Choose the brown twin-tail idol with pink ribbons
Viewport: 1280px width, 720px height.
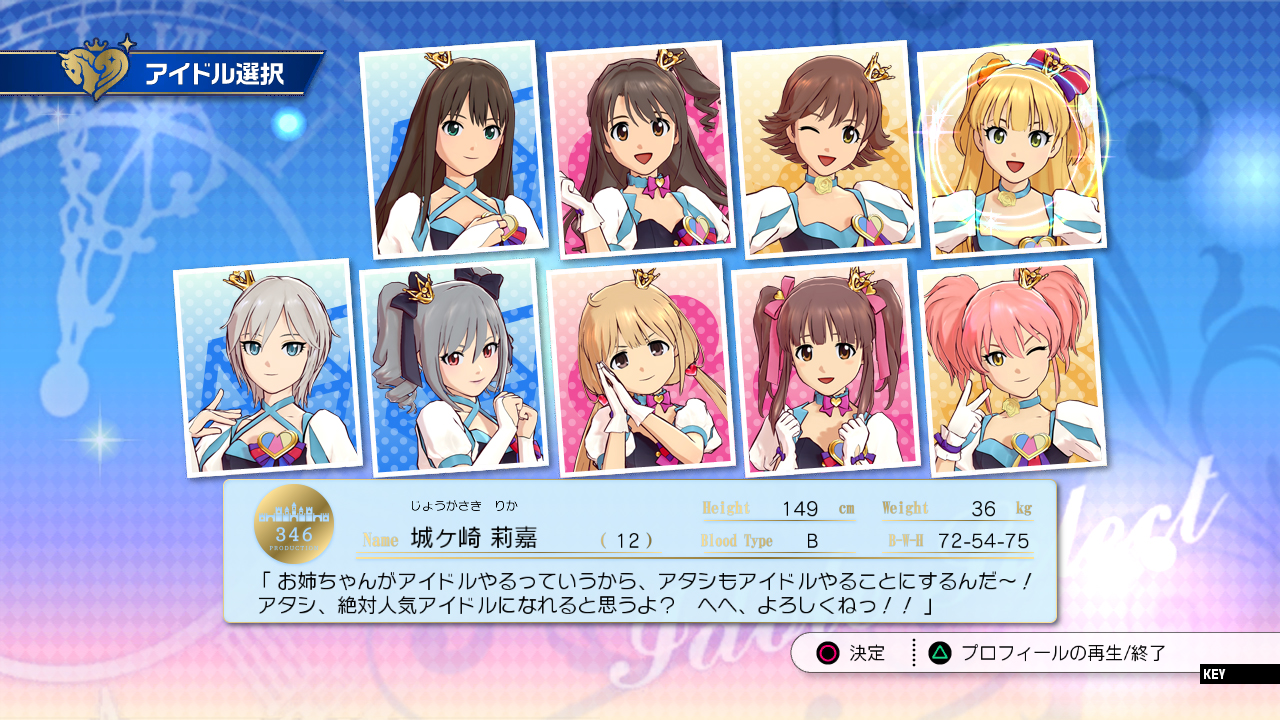point(825,368)
